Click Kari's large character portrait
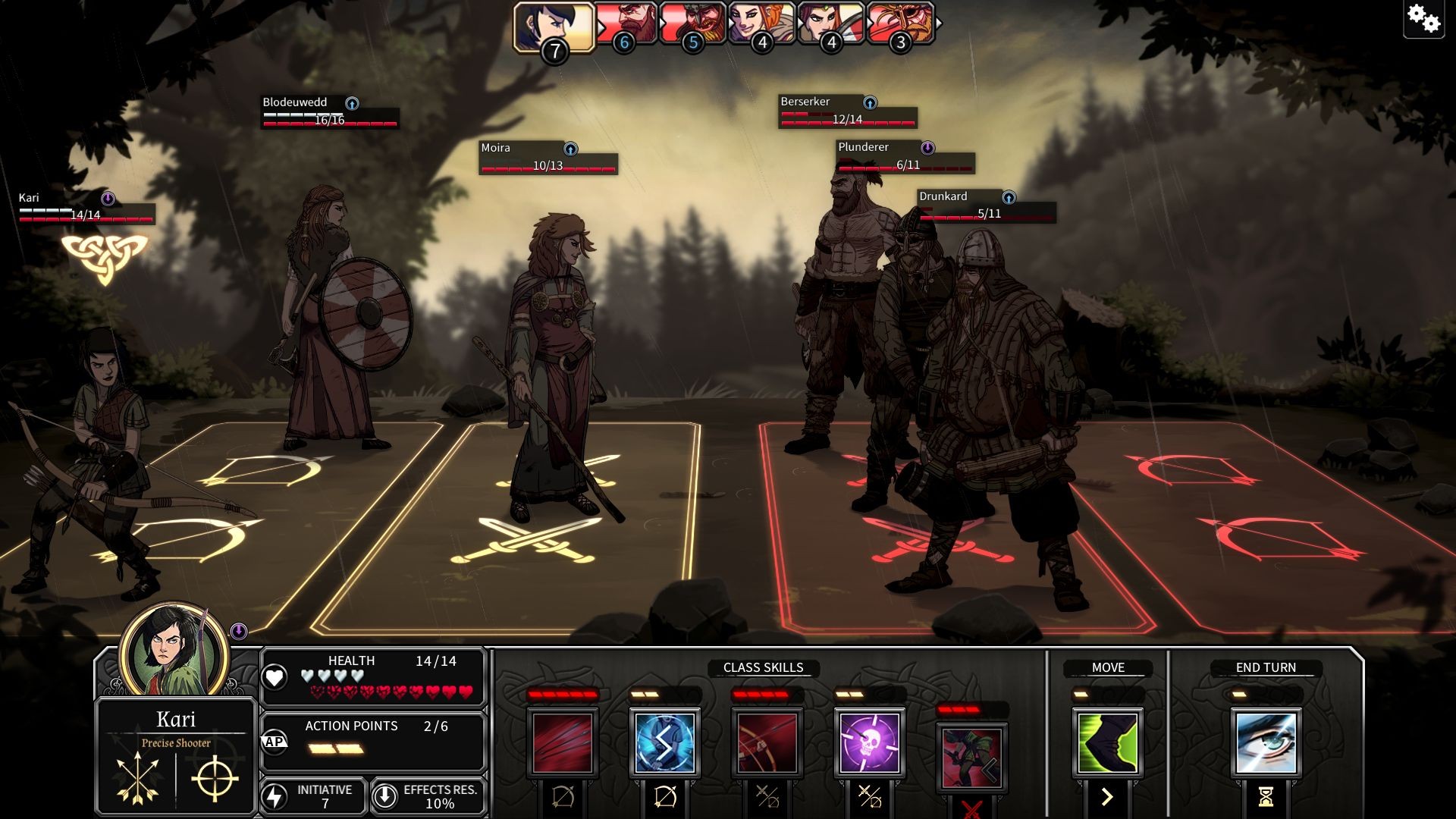1456x819 pixels. click(175, 651)
